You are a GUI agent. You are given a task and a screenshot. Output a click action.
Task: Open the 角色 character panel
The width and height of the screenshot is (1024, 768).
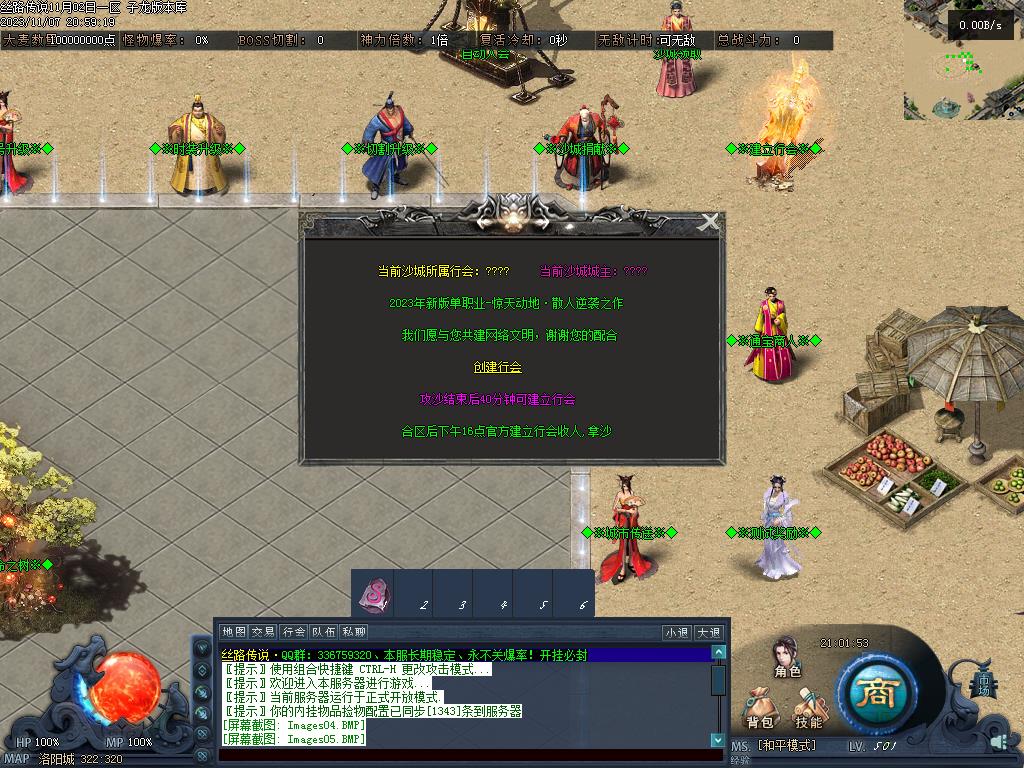787,656
